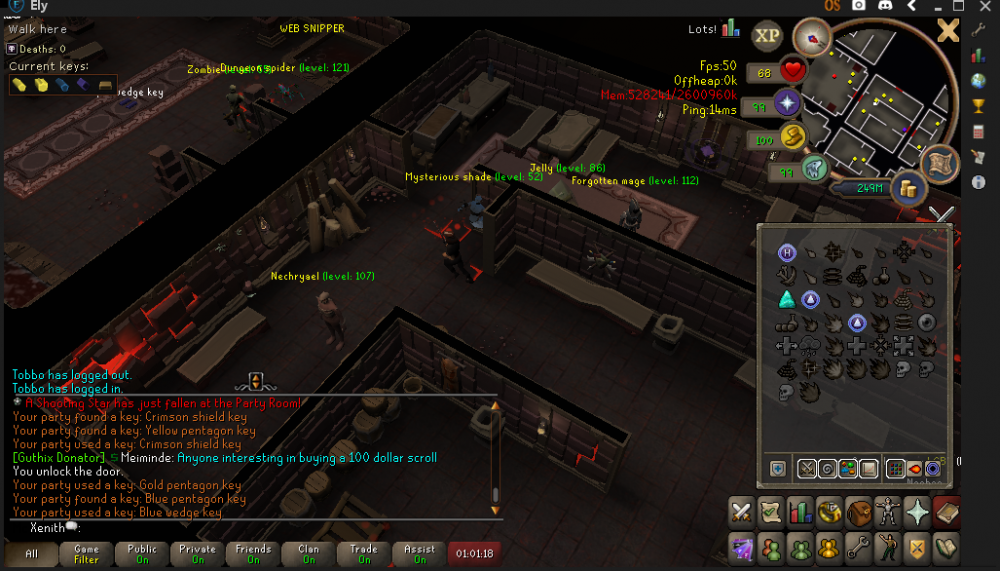The image size is (1000, 571).
Task: Switch to the skills bar-chart tab
Action: 800,511
